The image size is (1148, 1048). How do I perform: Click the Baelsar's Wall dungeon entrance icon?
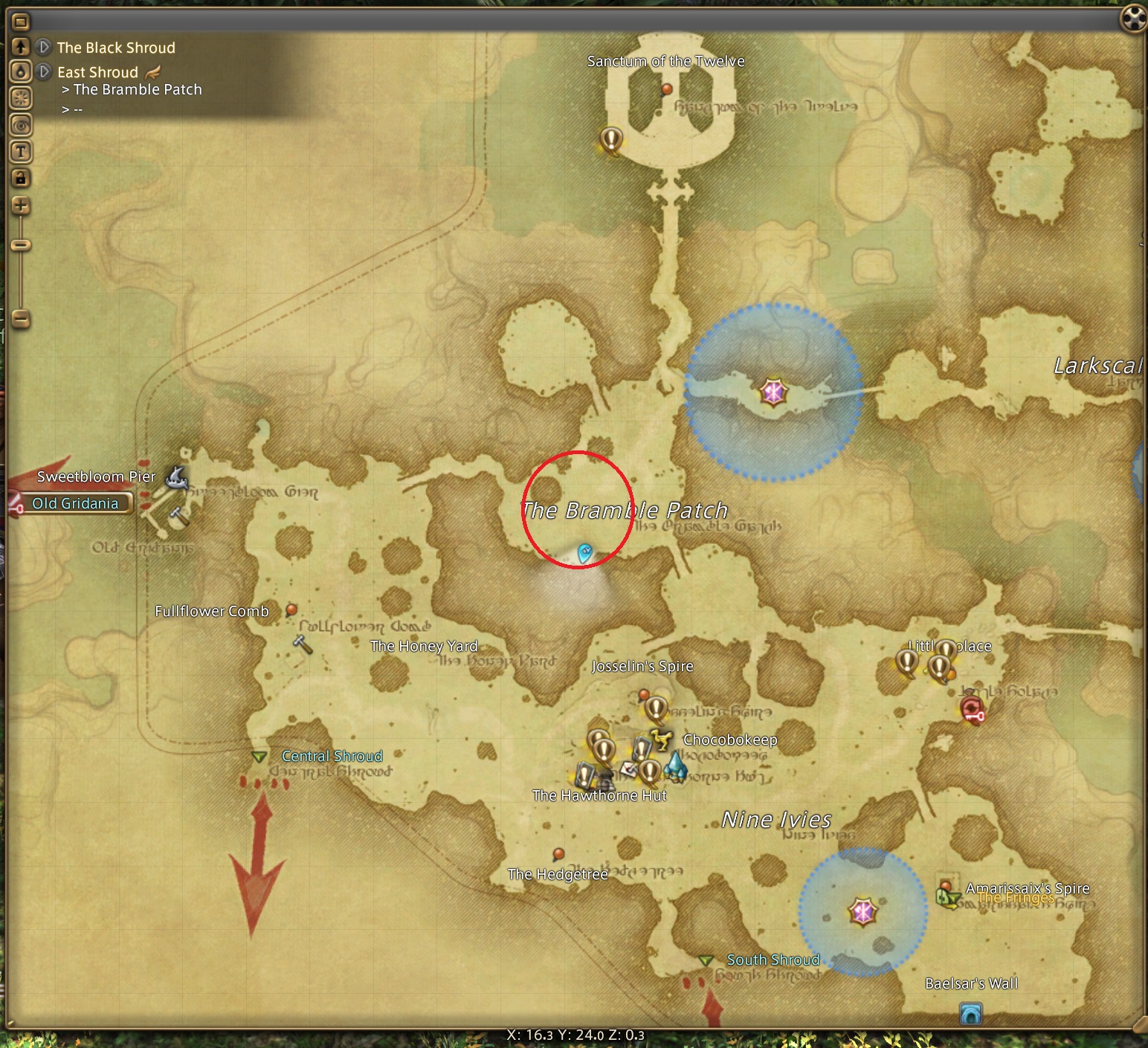[970, 1013]
